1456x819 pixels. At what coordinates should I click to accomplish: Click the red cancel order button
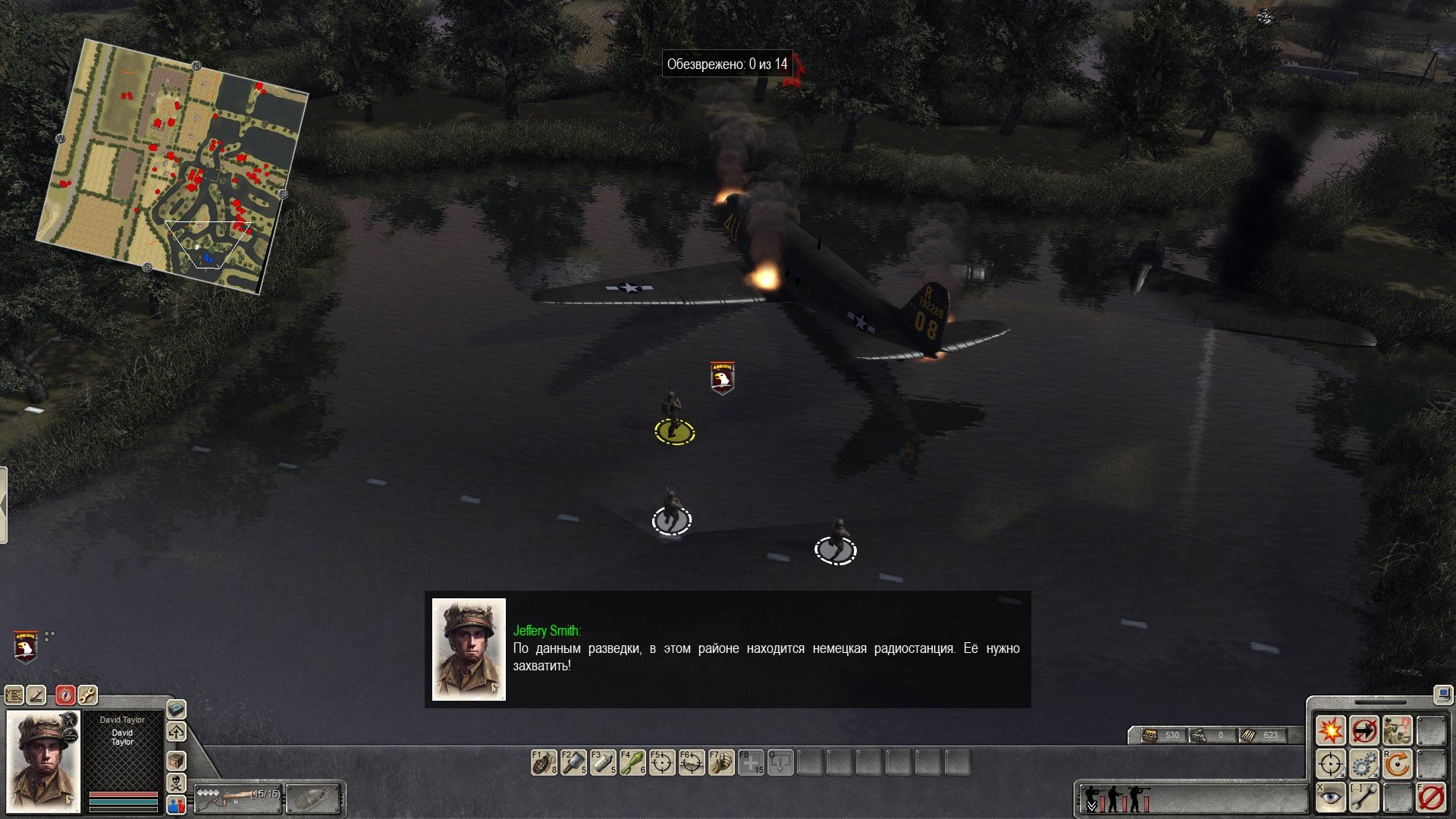click(x=1431, y=798)
